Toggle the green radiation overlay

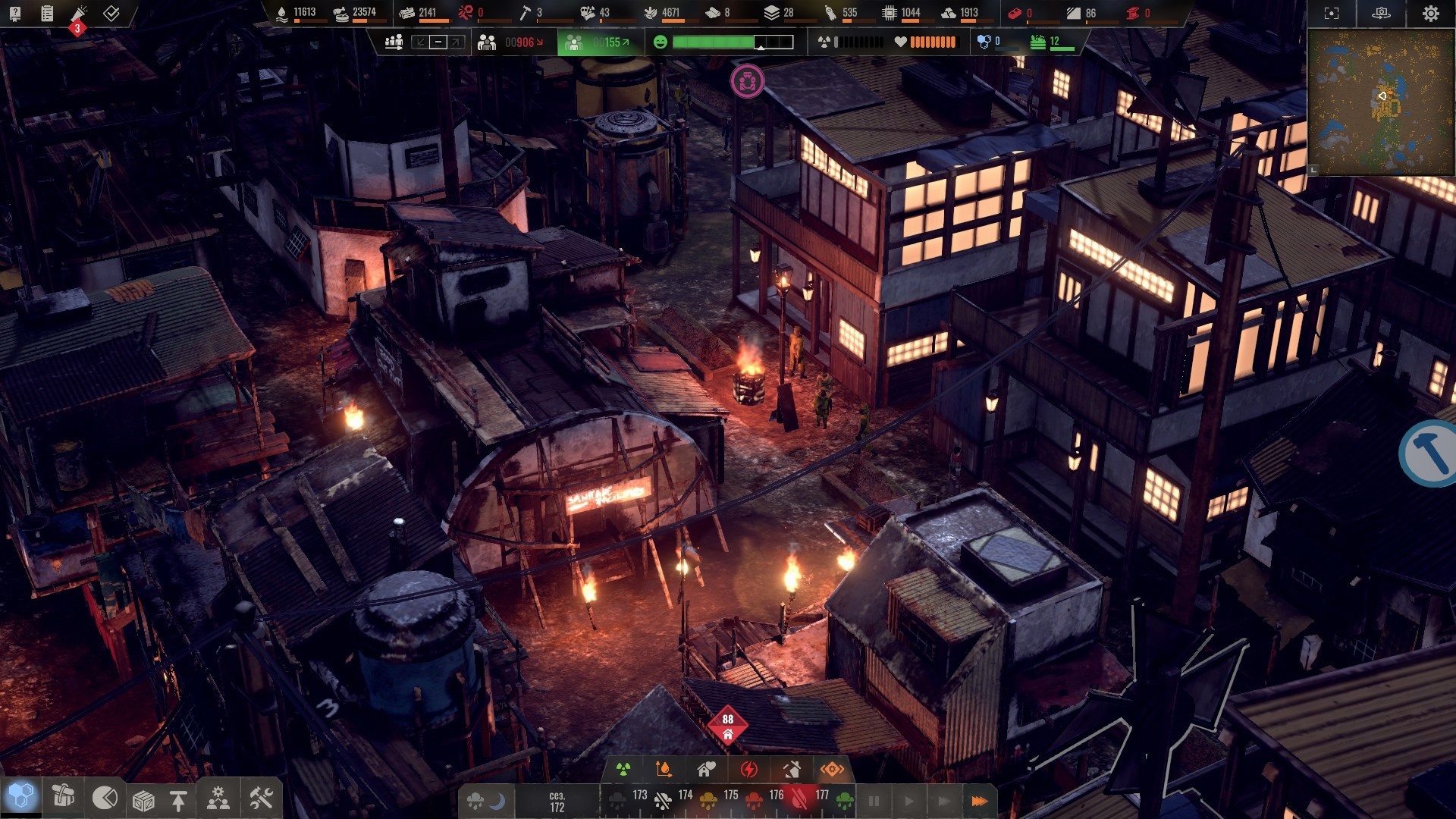(623, 770)
